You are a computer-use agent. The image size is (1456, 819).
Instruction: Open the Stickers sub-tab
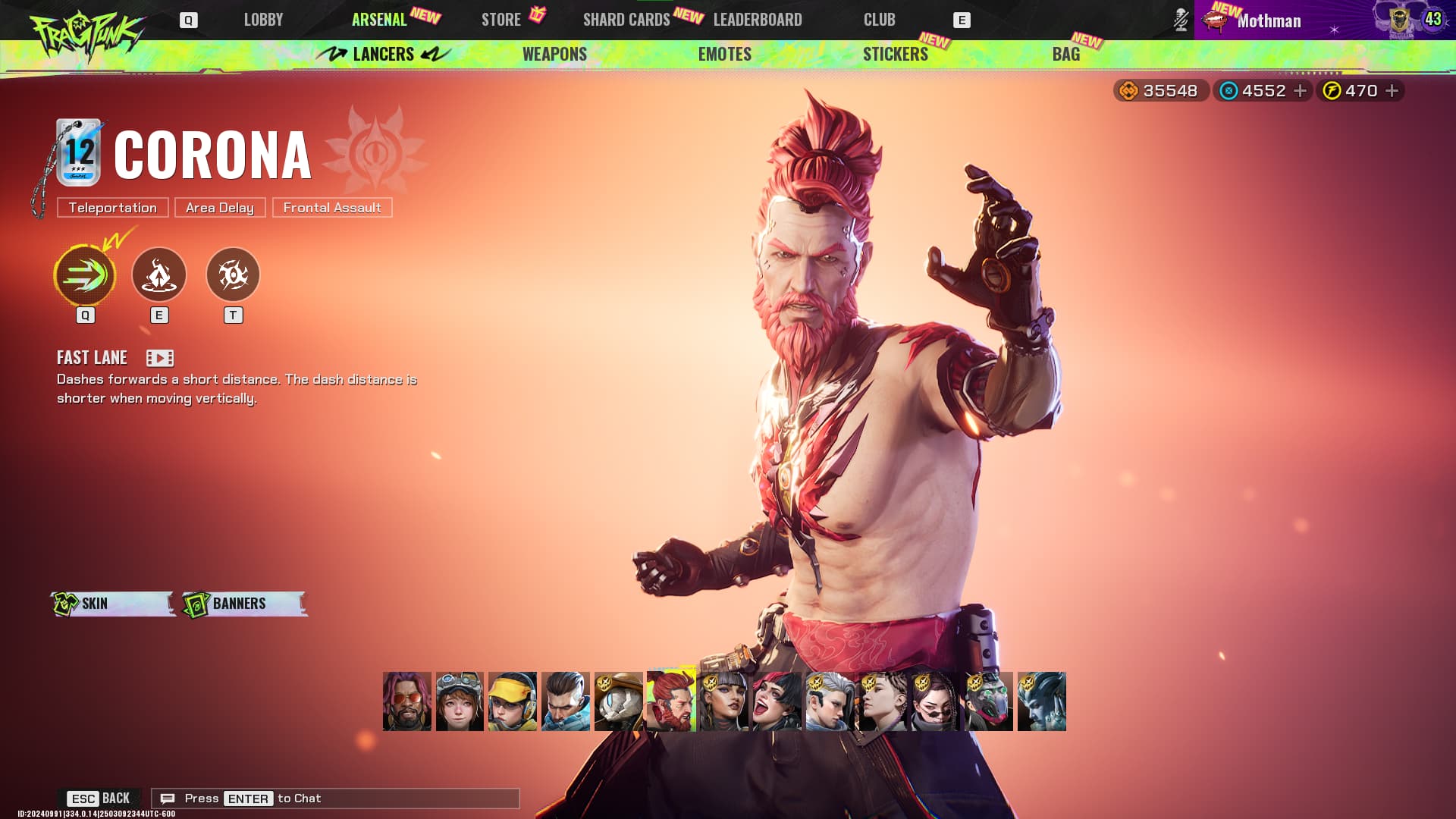(x=895, y=54)
